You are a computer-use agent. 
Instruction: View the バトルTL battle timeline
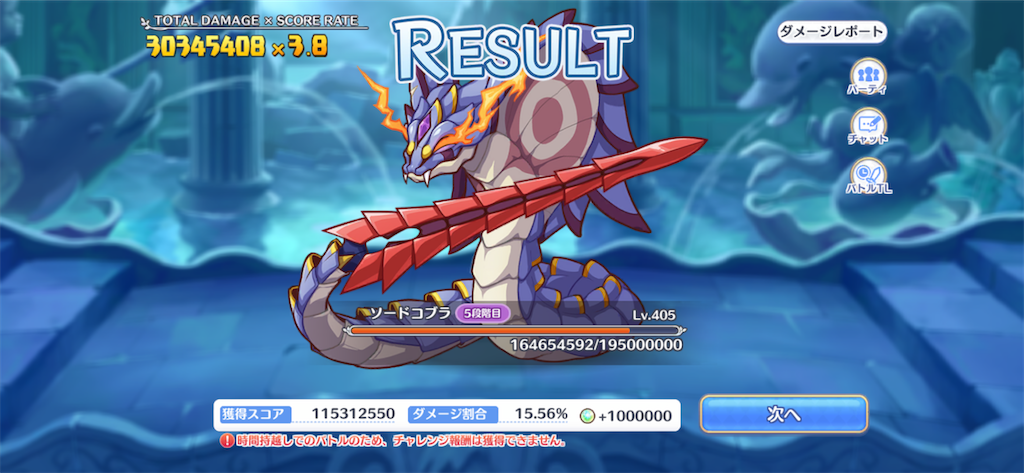coord(865,175)
